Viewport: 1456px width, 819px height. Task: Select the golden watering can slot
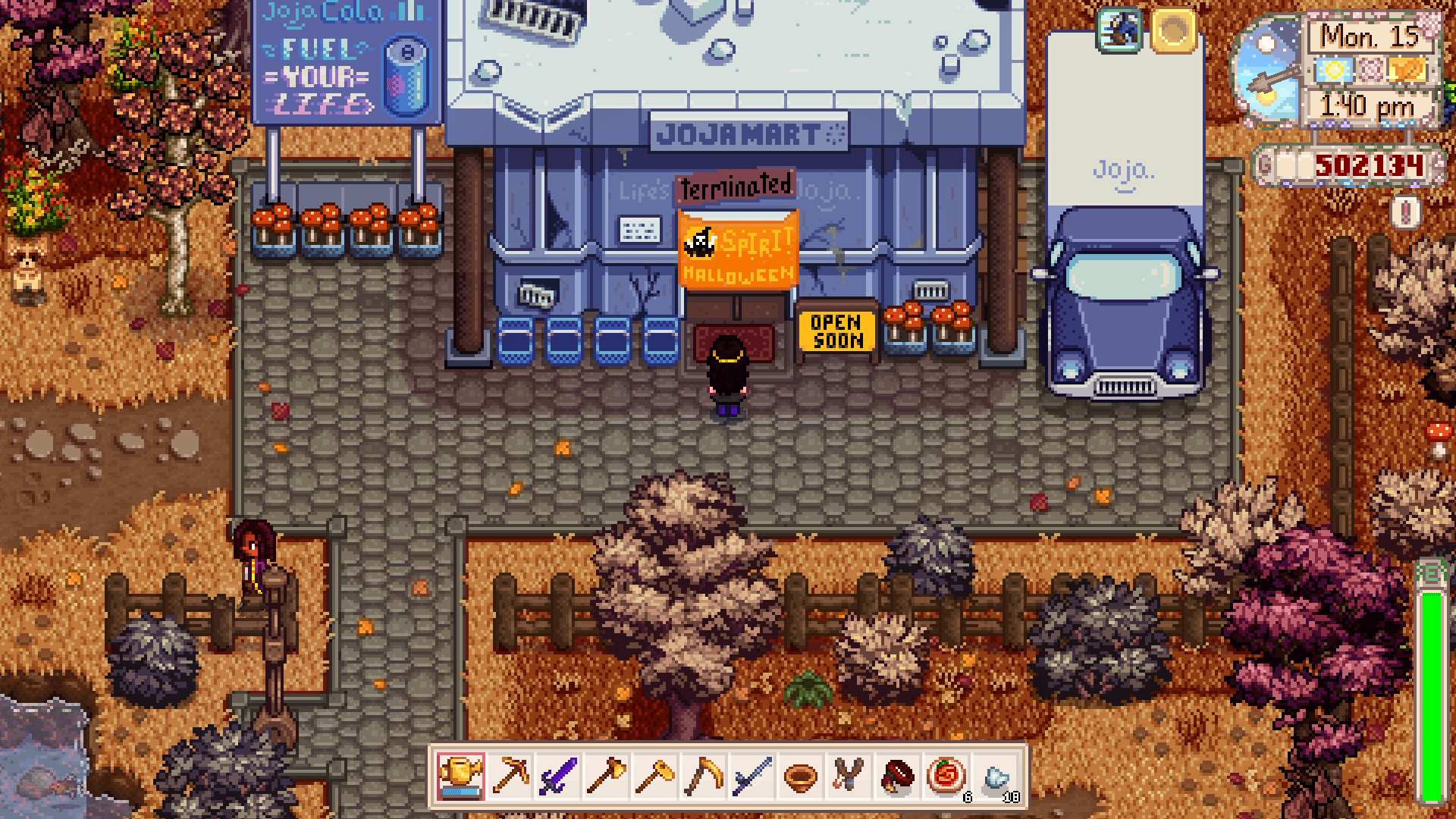click(x=460, y=777)
